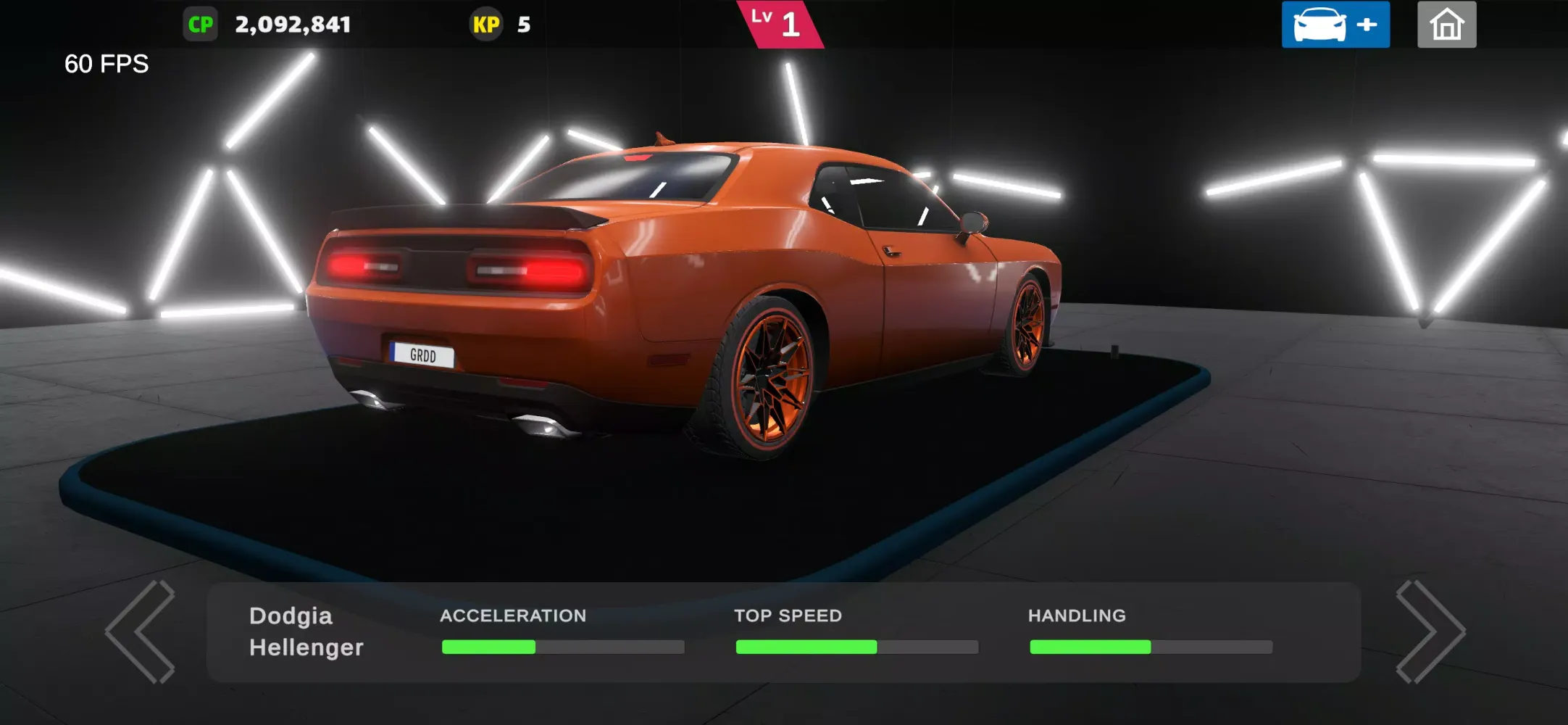
Task: Toggle the 60 FPS counter display
Action: pyautogui.click(x=106, y=65)
